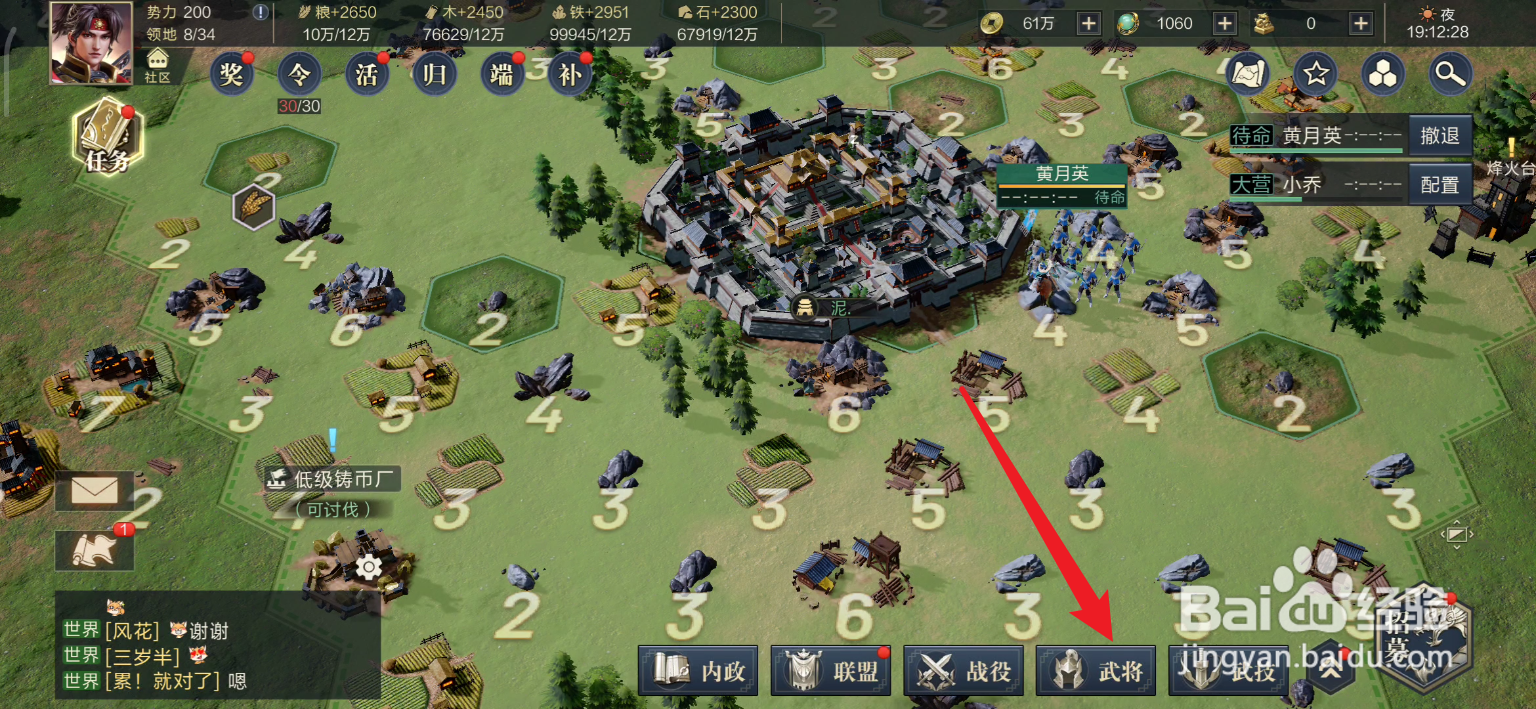The width and height of the screenshot is (1536, 709).
Task: Add more copper coins with plus button
Action: [1089, 23]
